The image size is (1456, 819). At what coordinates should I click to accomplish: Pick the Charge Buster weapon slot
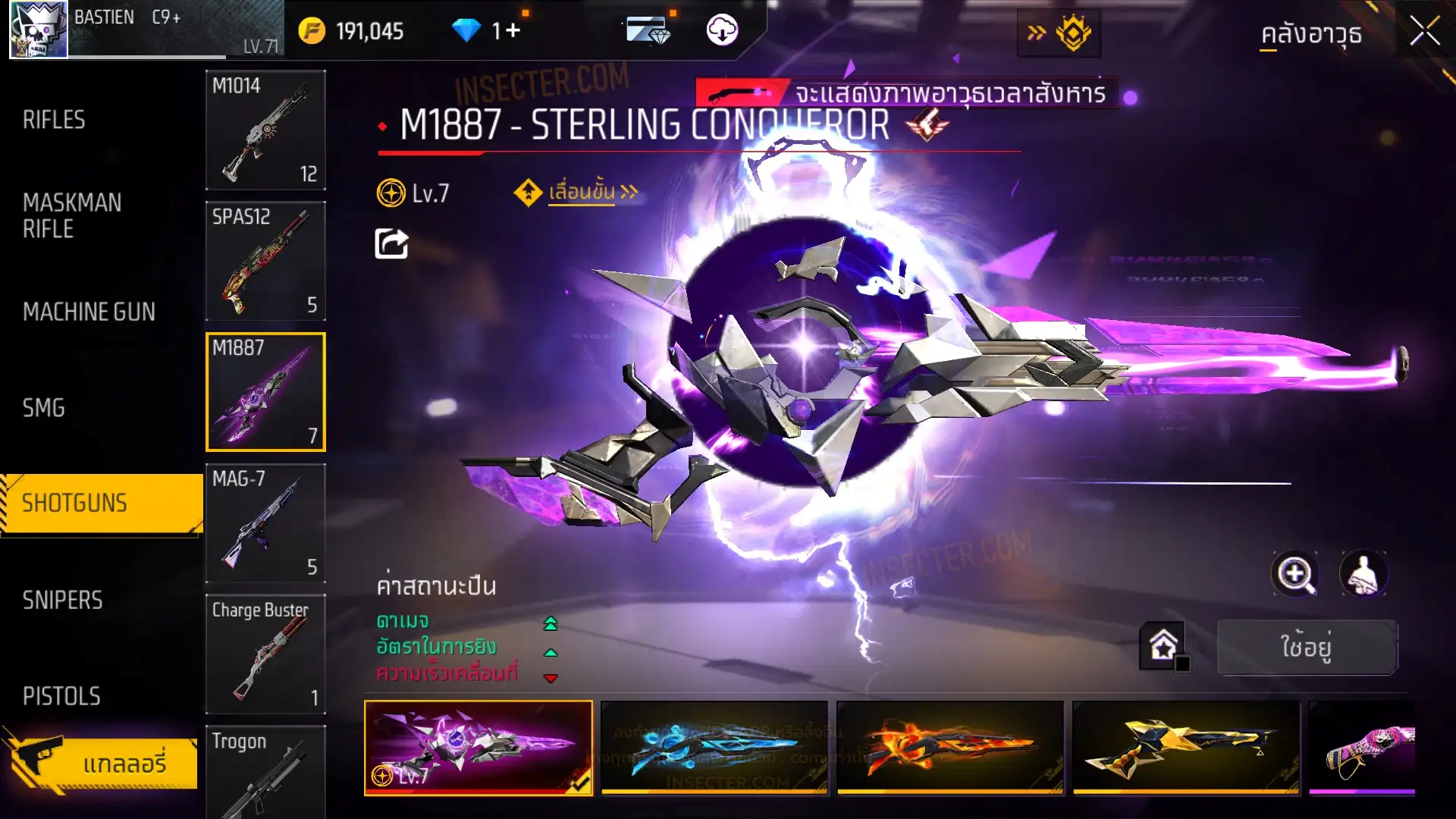point(265,654)
